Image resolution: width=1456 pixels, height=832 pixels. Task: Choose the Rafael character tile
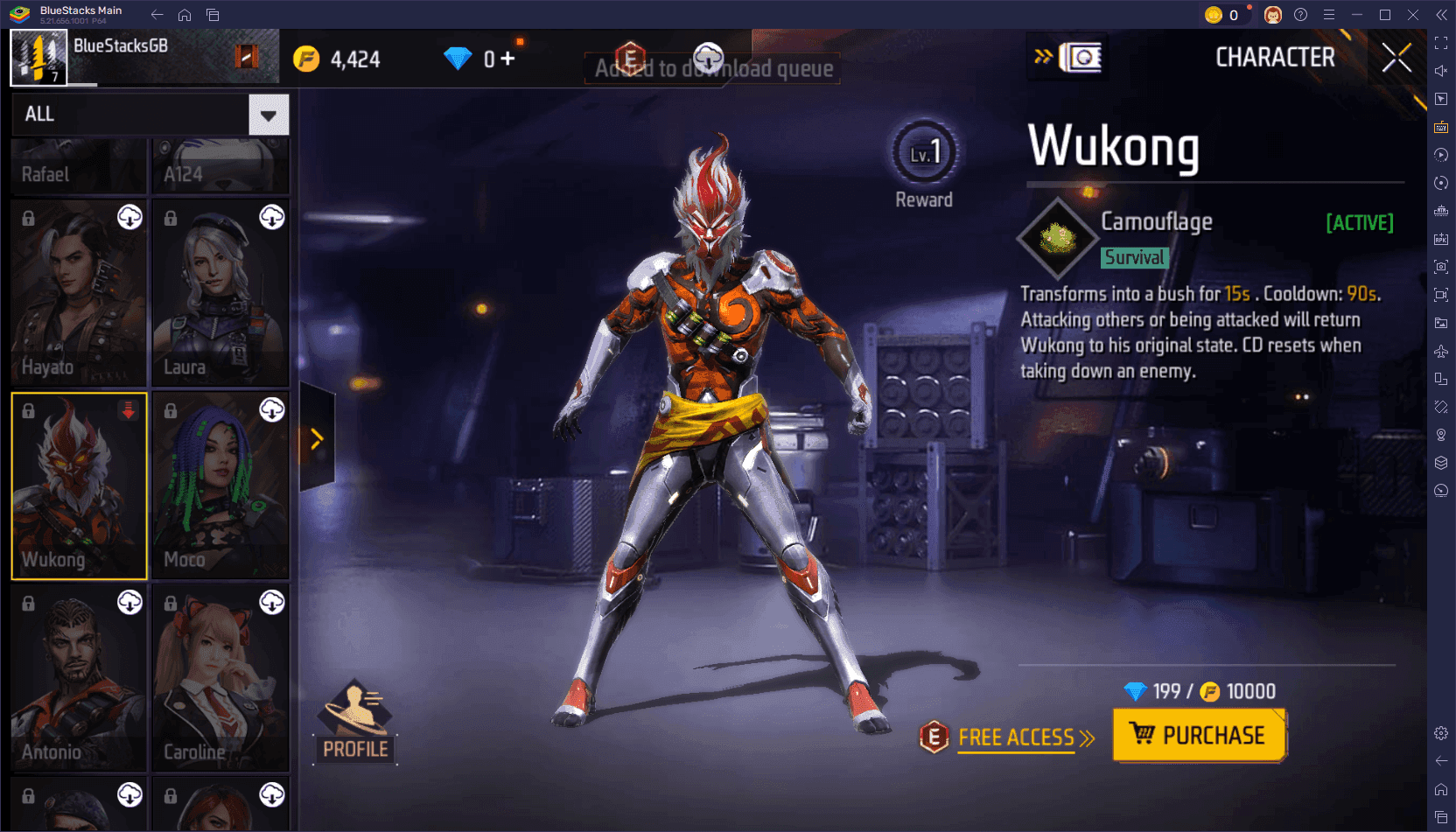point(79,166)
